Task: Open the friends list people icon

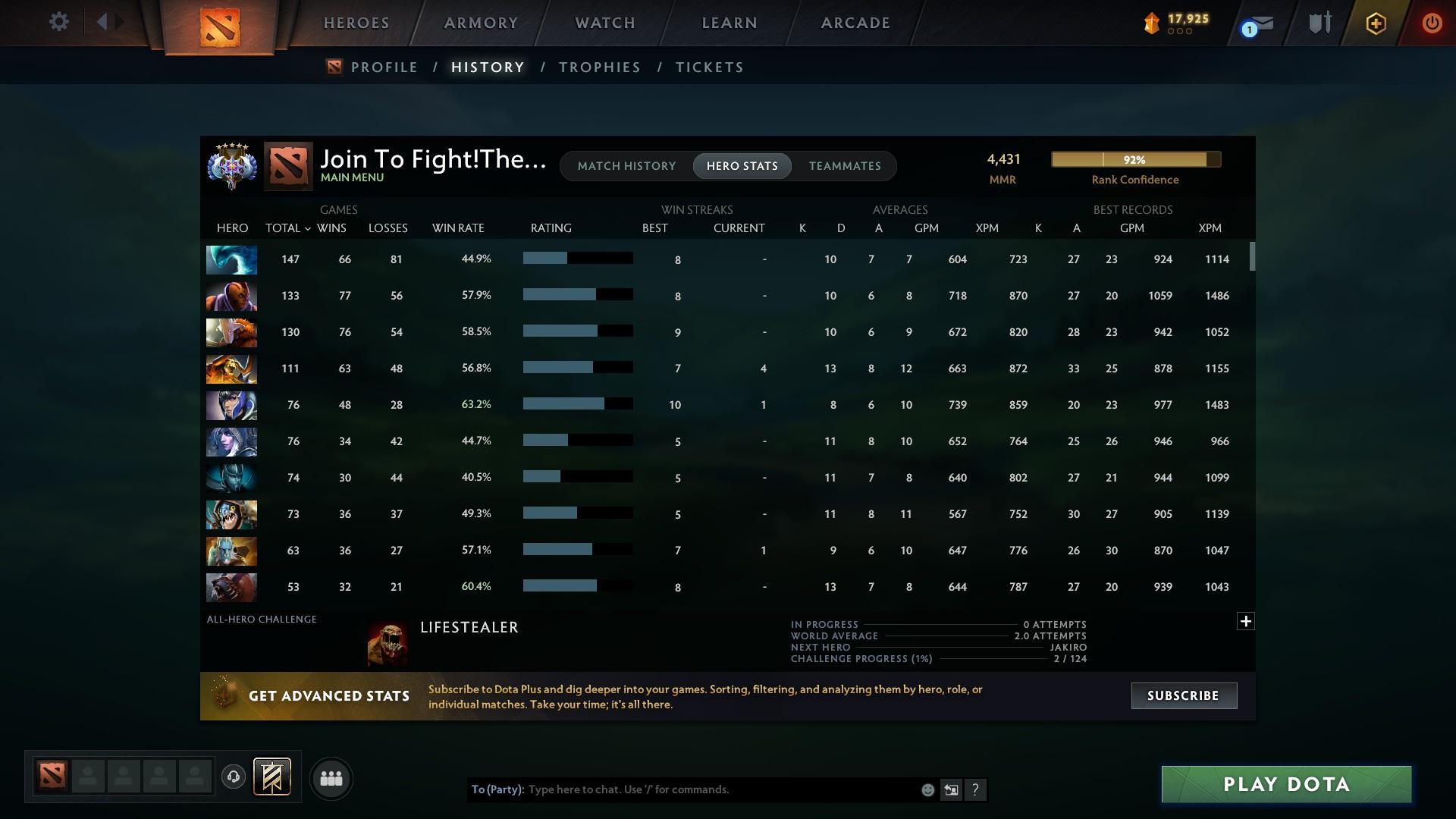Action: coord(331,778)
